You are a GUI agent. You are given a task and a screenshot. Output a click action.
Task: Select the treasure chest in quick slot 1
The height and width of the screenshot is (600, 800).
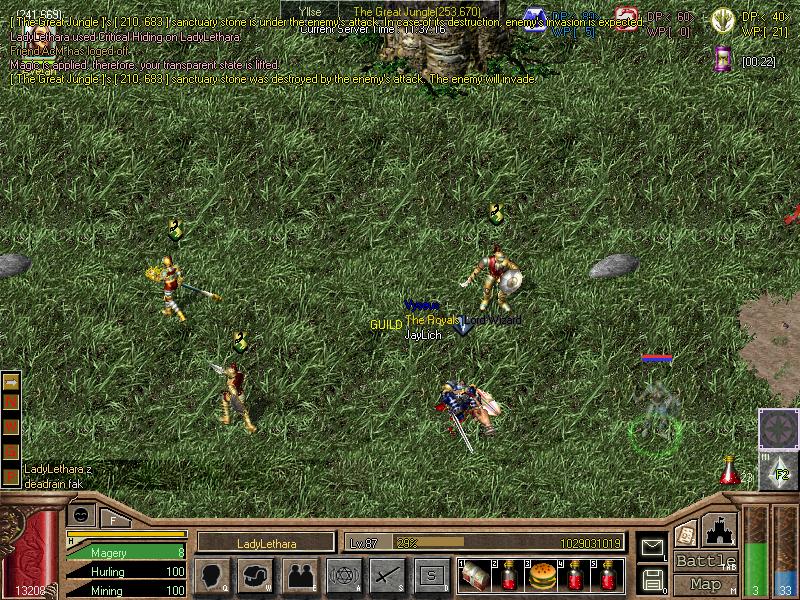pyautogui.click(x=476, y=576)
